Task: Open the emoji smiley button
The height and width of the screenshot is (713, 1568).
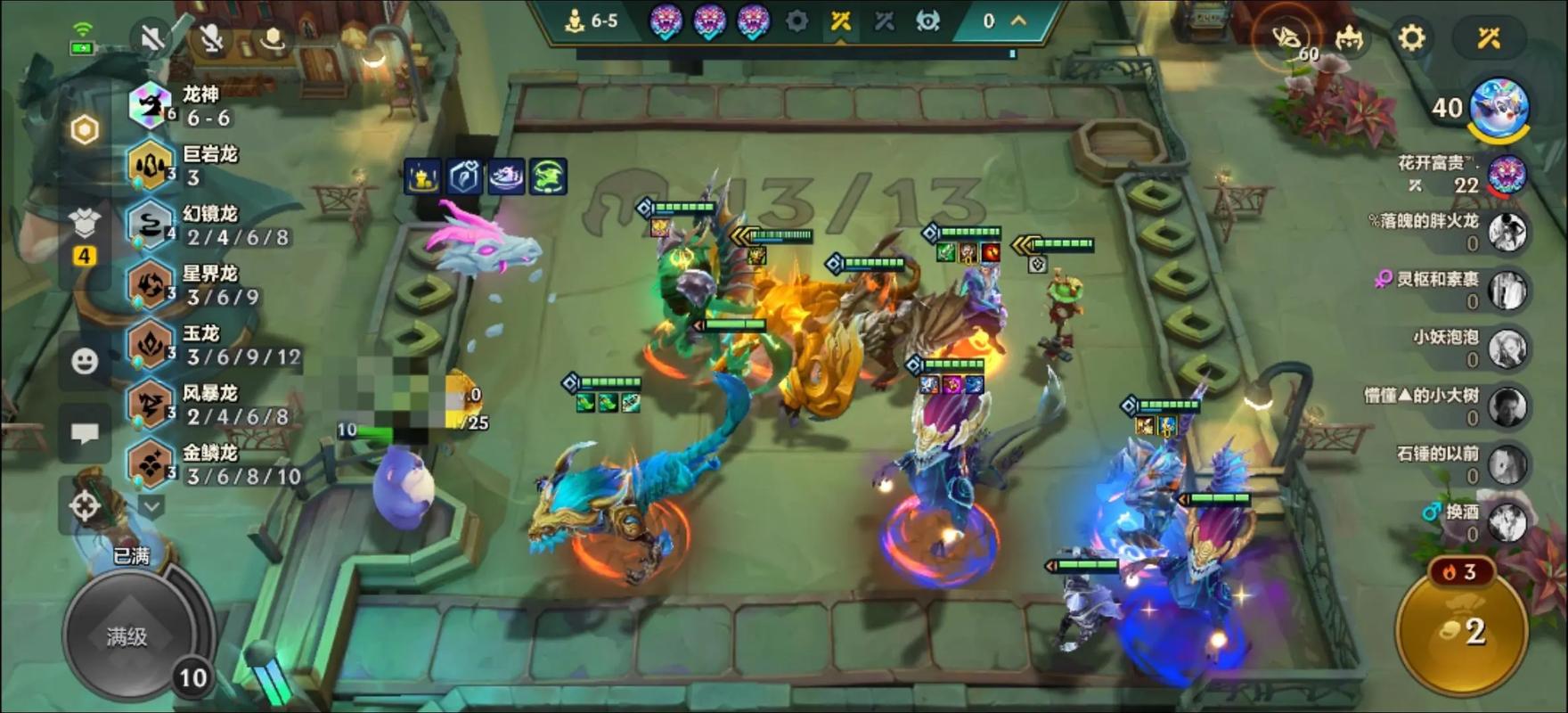Action: point(85,361)
